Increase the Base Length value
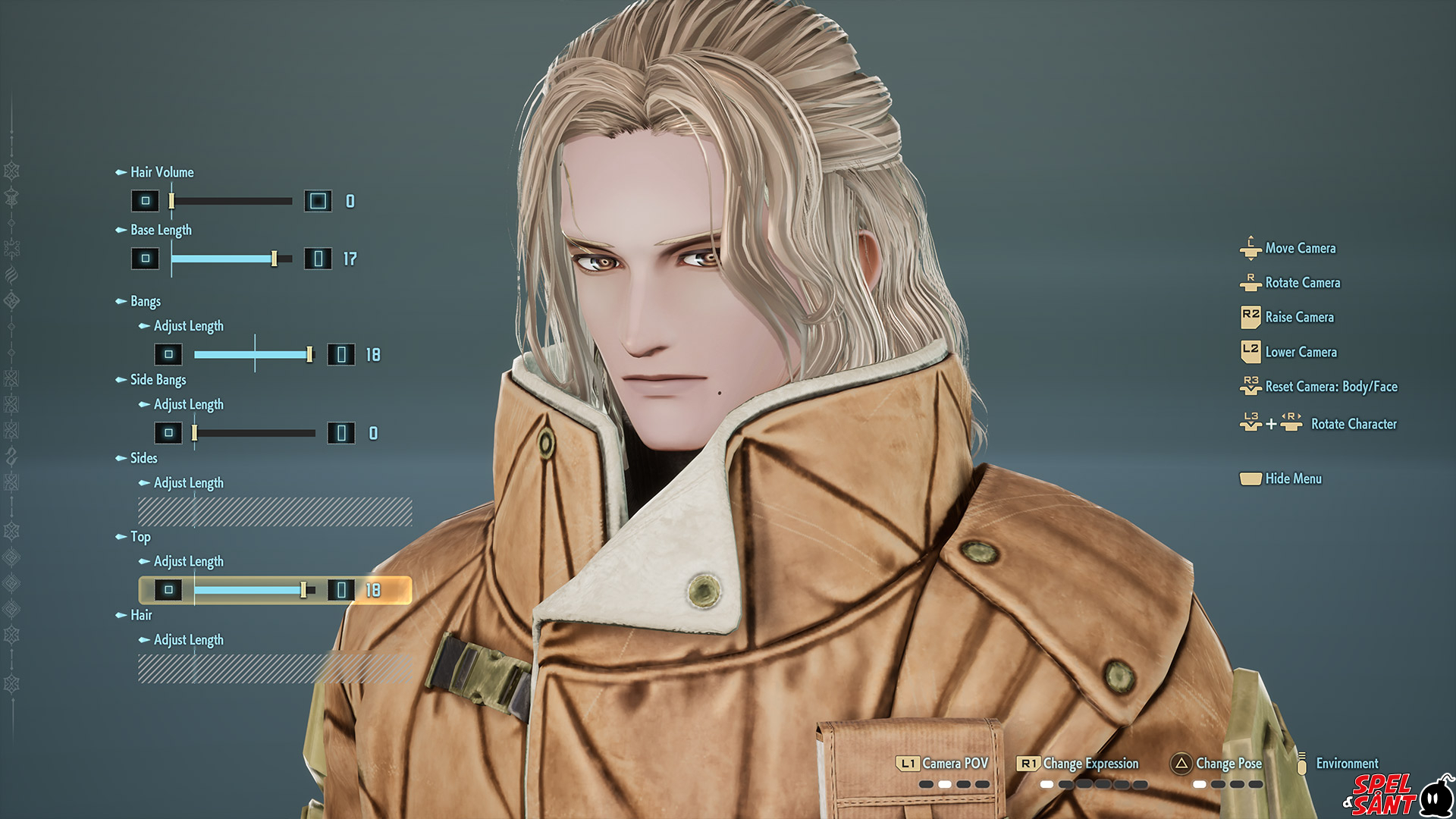The image size is (1456, 819). [x=318, y=259]
